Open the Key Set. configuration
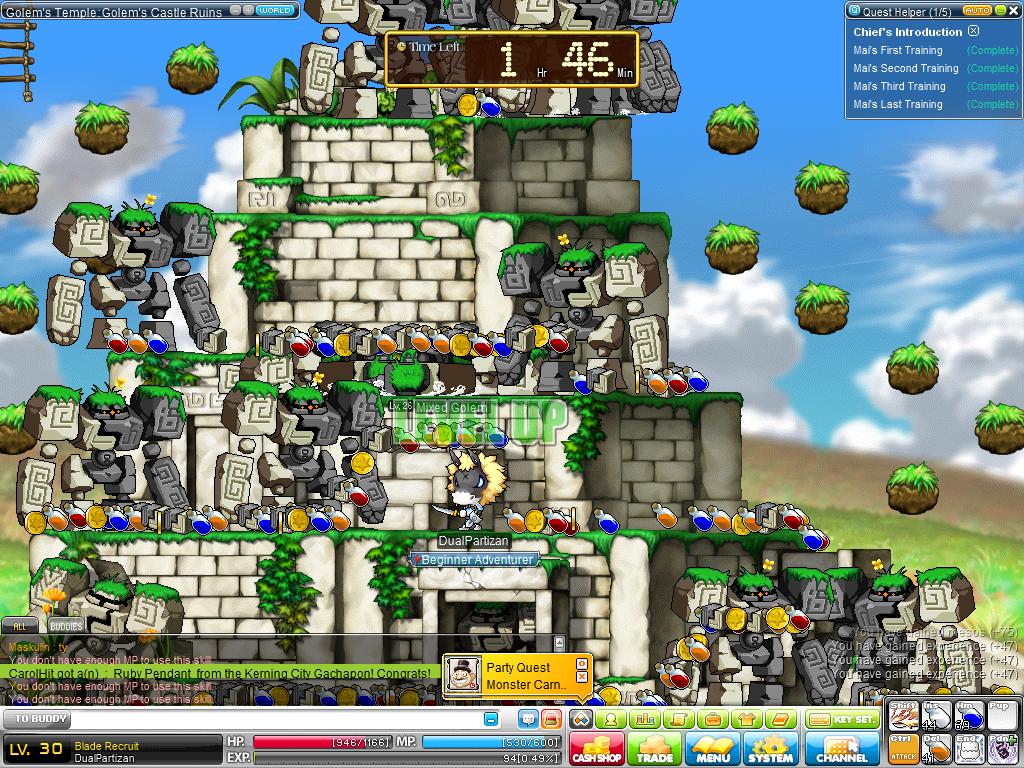 (842, 719)
